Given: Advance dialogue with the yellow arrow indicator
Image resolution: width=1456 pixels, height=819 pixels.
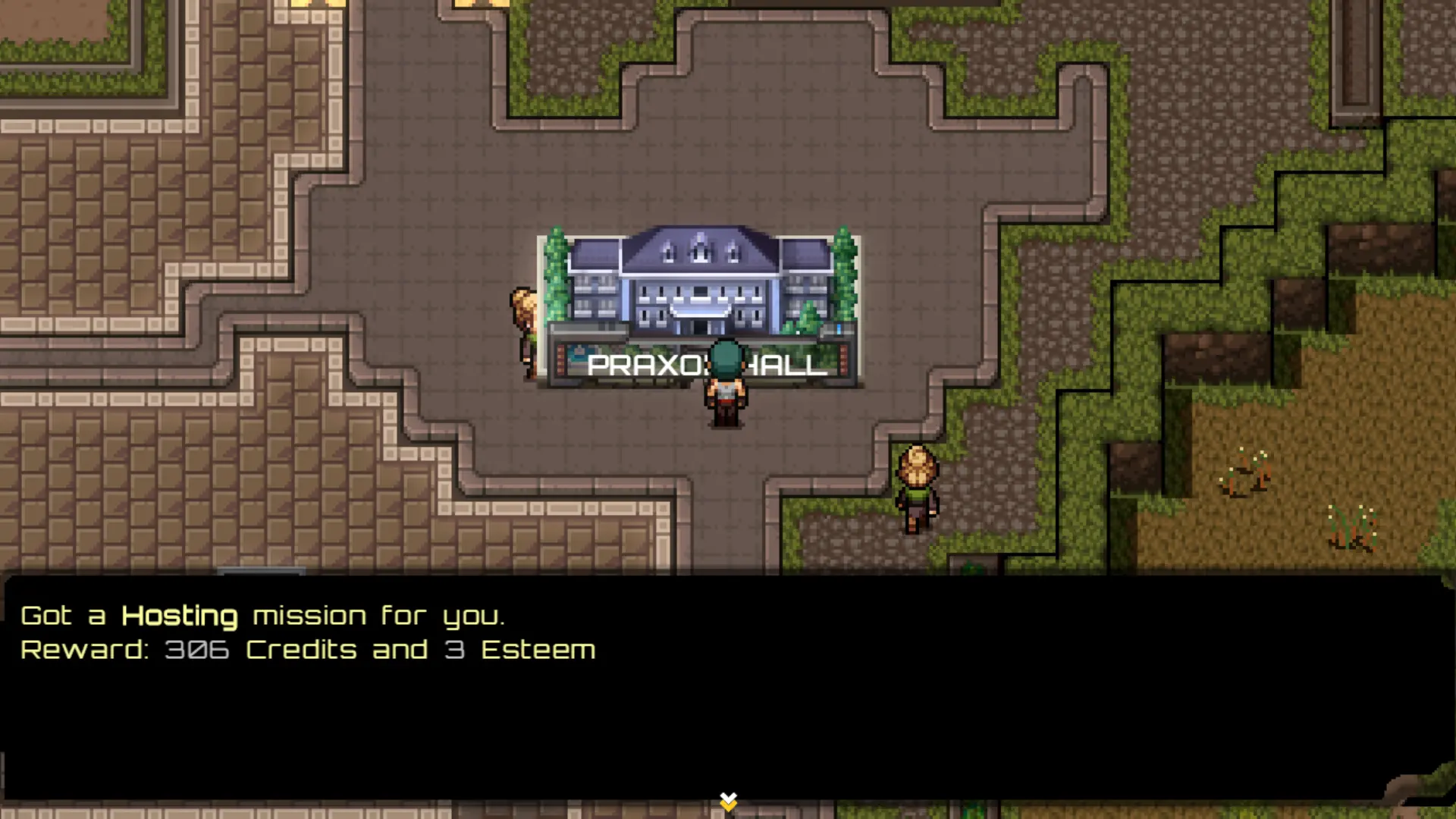Looking at the screenshot, I should (728, 801).
